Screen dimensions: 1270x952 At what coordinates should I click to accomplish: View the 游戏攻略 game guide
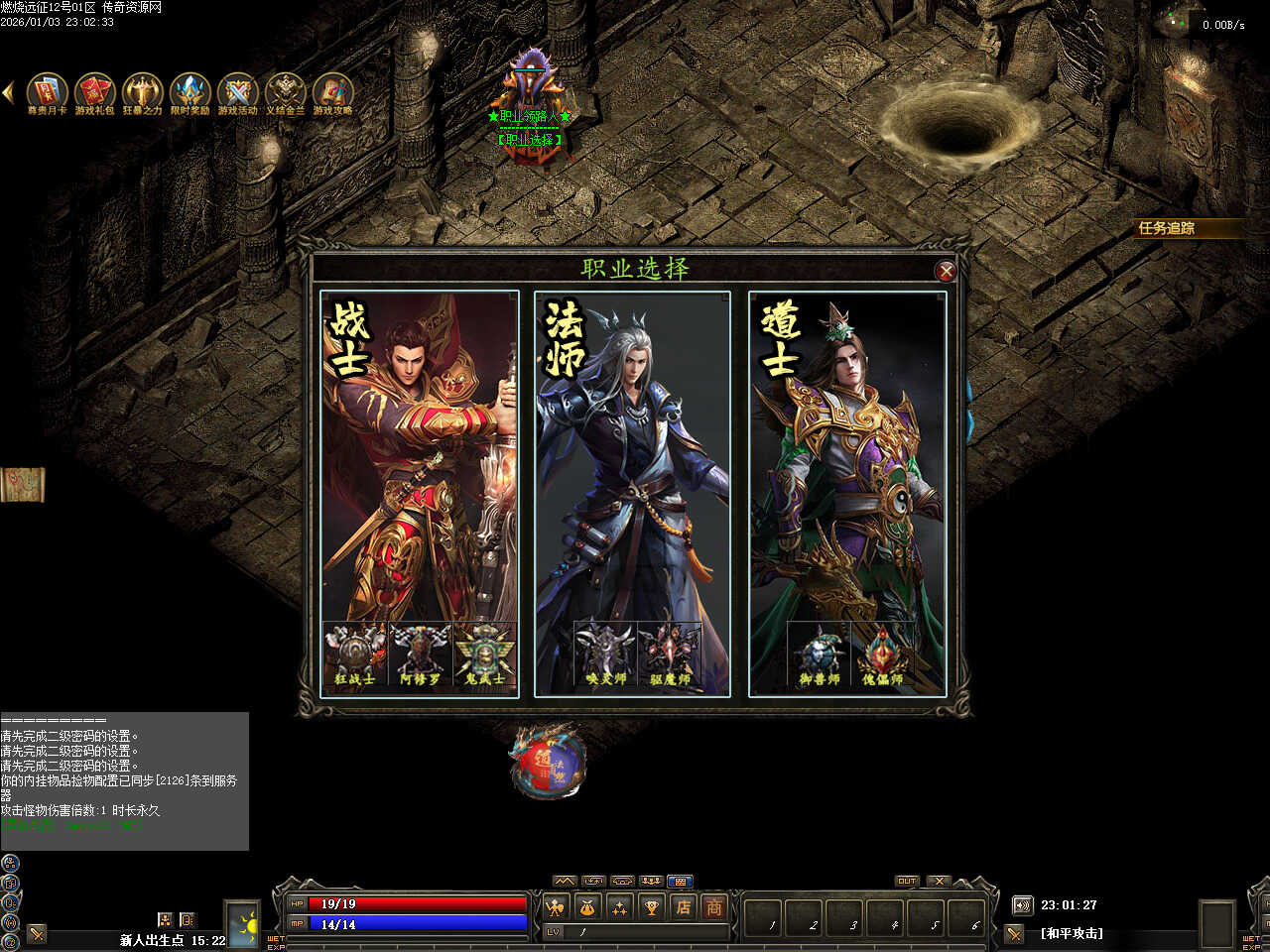coord(332,92)
